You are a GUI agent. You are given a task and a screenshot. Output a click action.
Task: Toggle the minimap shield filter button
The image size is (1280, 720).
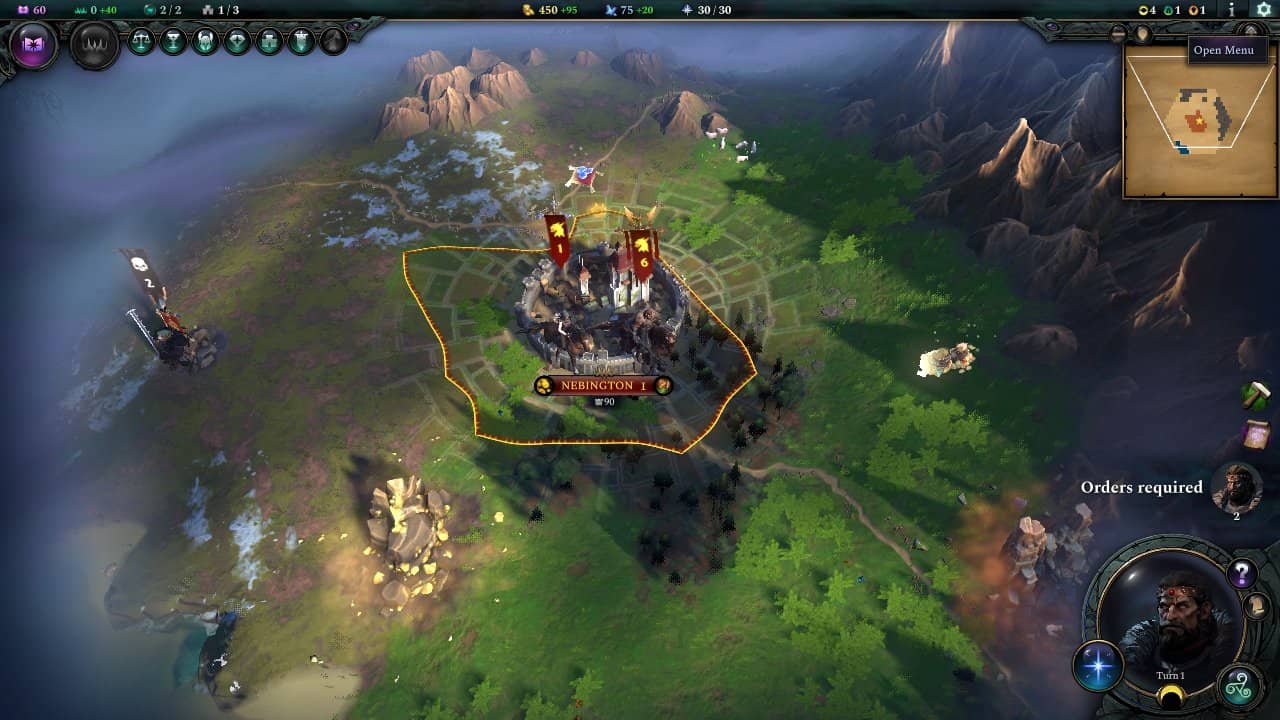tap(1143, 34)
